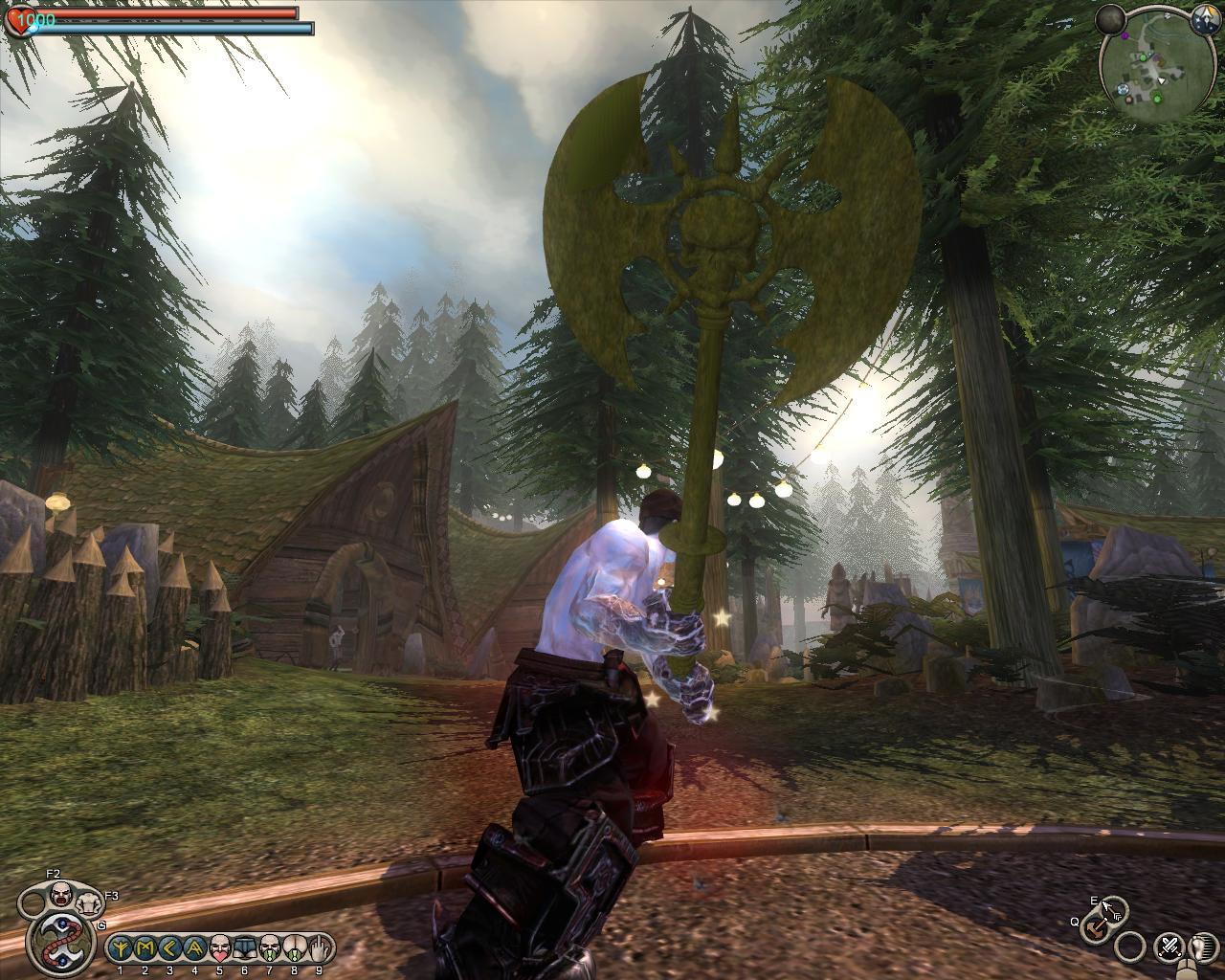The image size is (1225, 980).
Task: Activate the angular rune in slot 3
Action: (x=170, y=947)
